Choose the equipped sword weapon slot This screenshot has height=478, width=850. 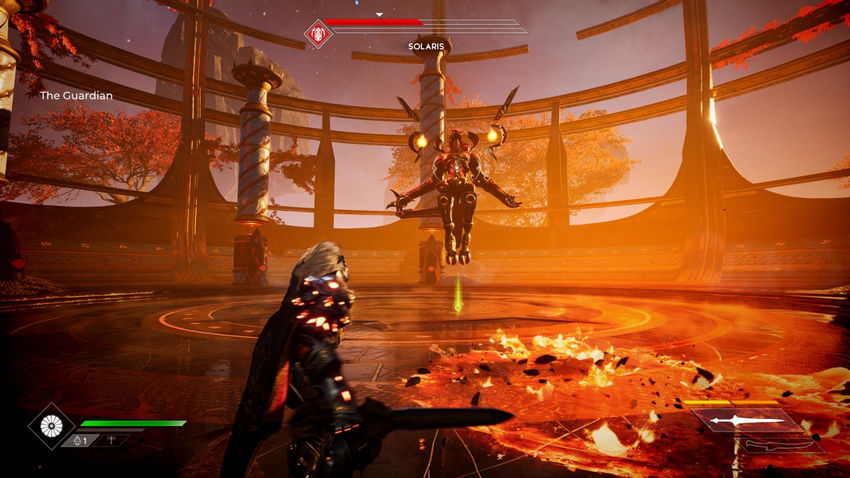point(747,421)
